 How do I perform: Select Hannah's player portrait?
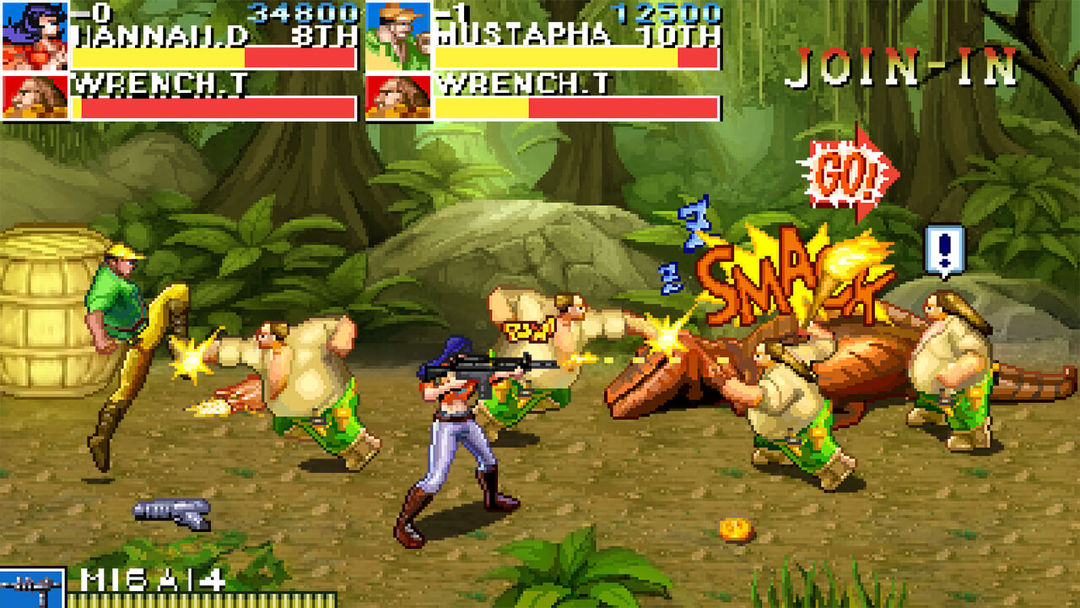pos(34,35)
